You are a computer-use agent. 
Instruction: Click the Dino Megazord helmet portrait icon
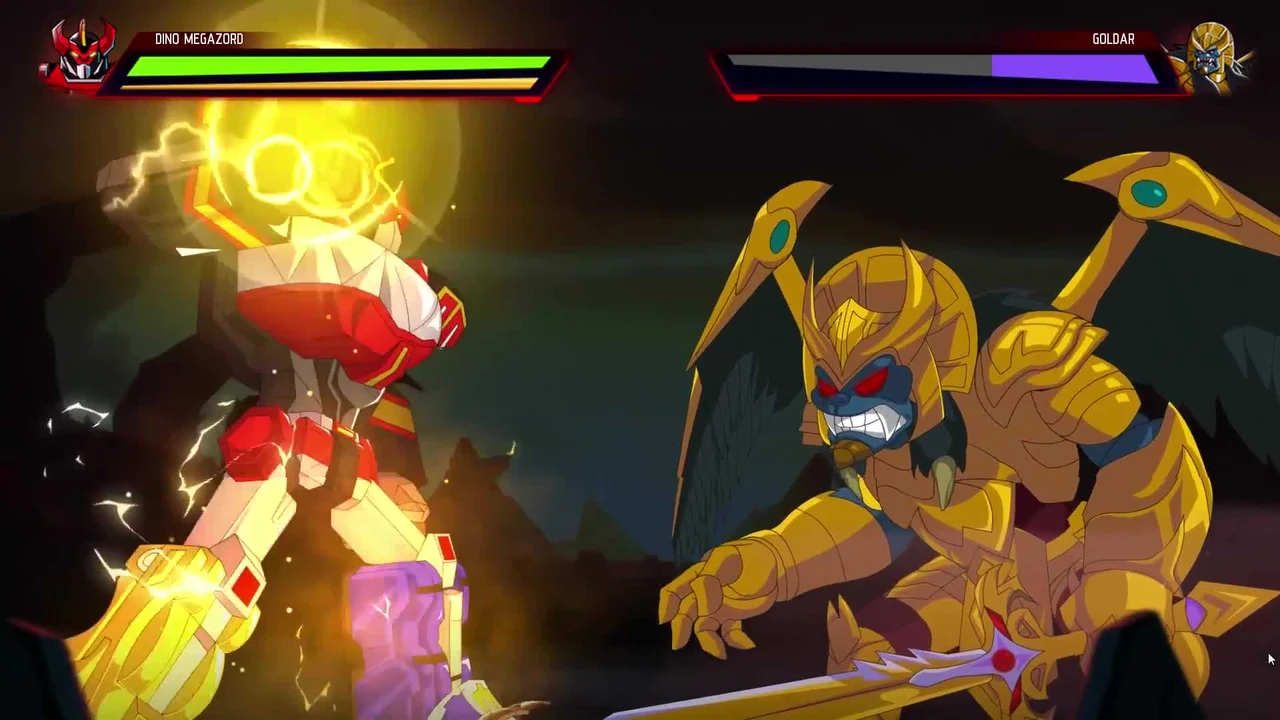click(78, 55)
